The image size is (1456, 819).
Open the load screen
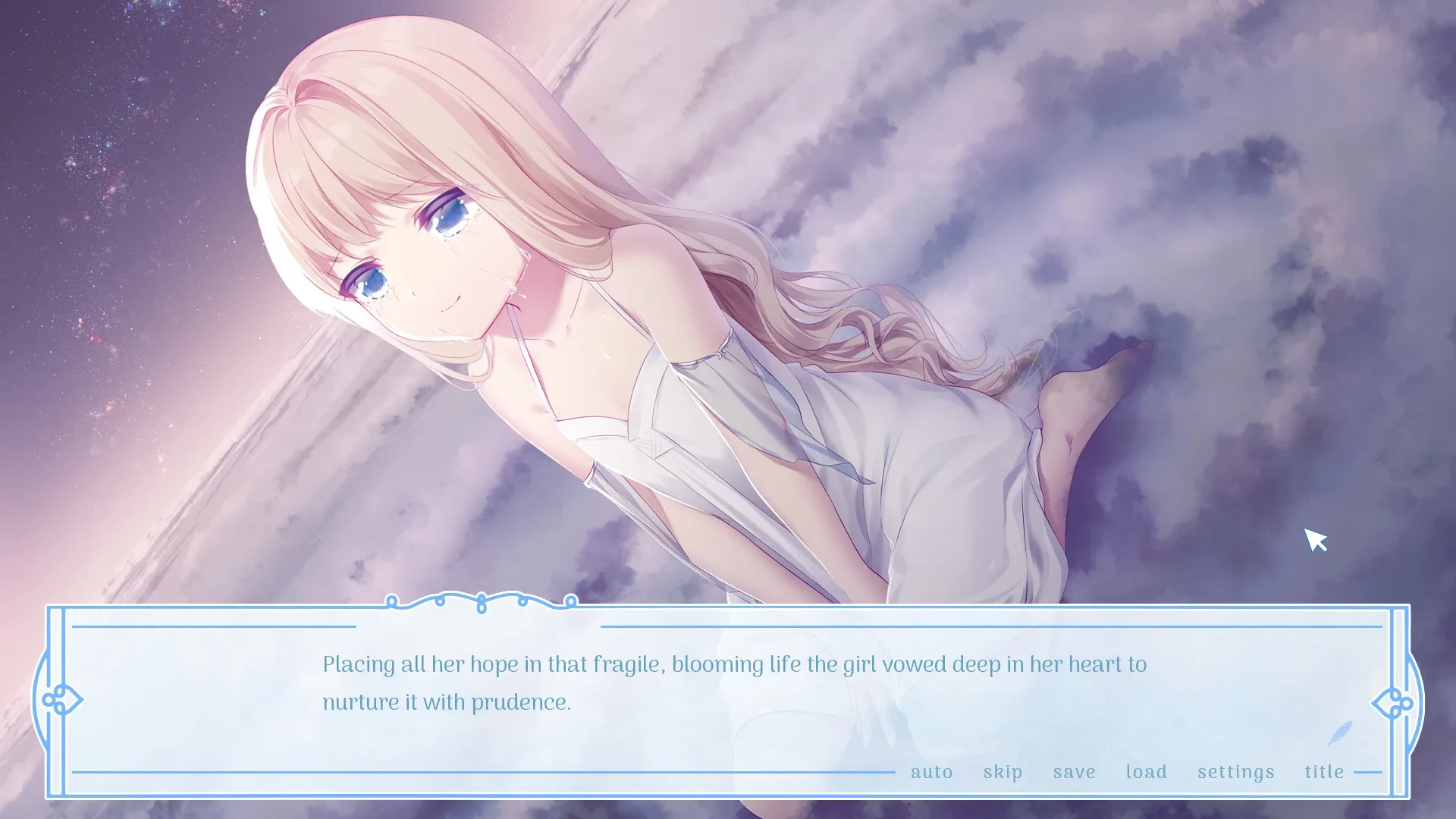[1147, 771]
